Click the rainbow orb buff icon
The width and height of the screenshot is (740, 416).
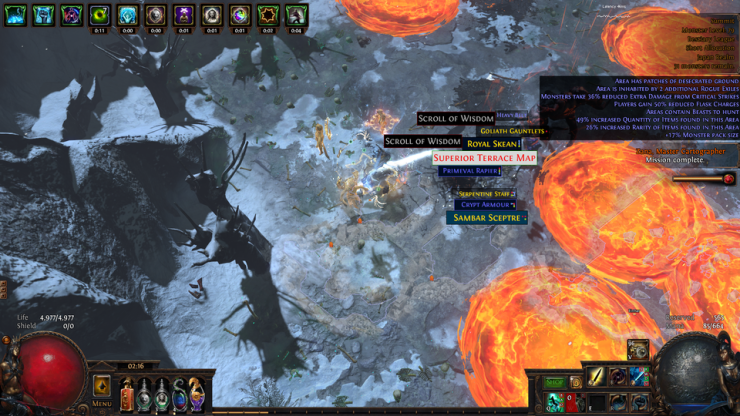click(x=240, y=15)
